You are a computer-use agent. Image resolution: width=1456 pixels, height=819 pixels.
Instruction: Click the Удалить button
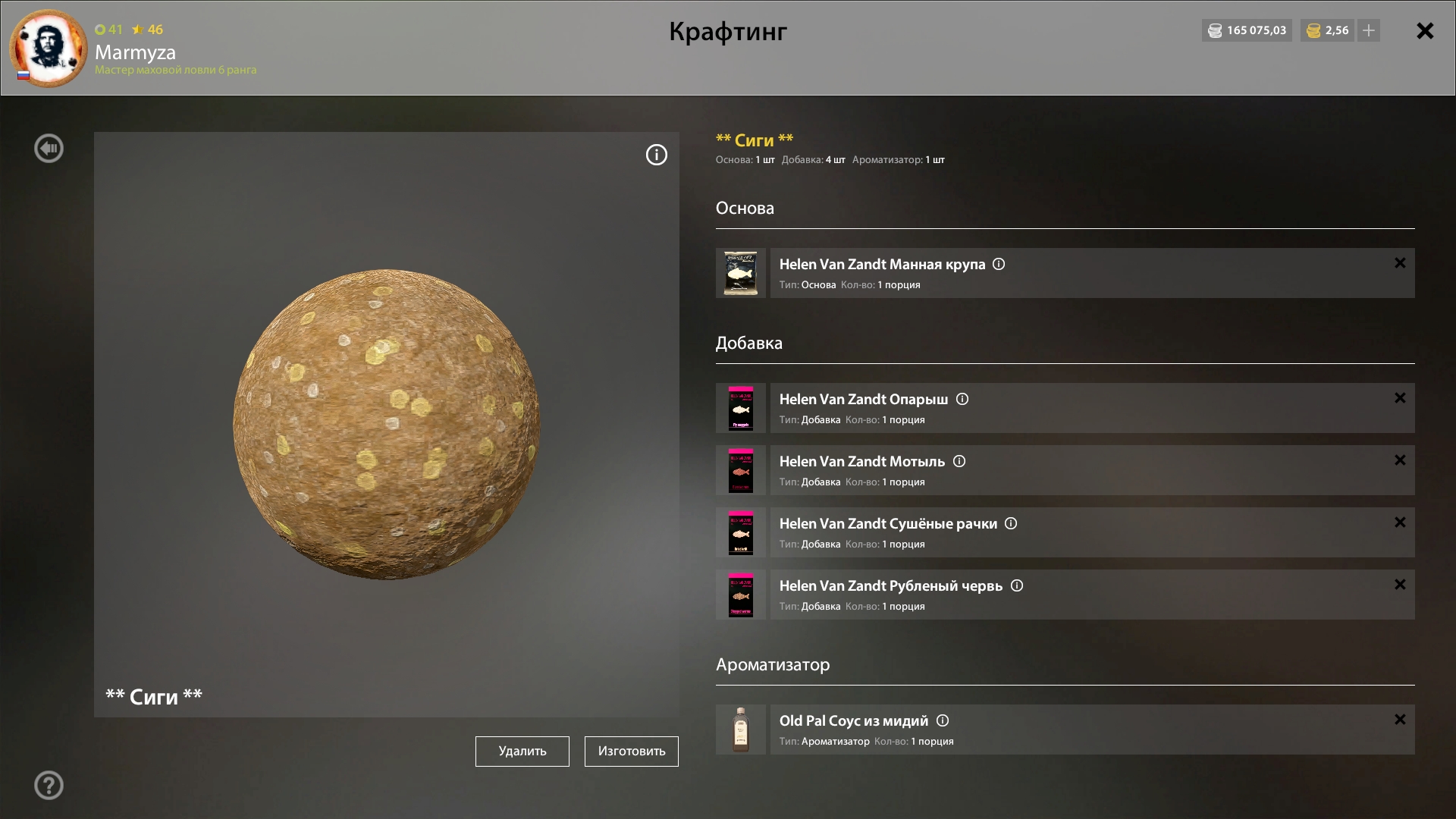(x=522, y=751)
